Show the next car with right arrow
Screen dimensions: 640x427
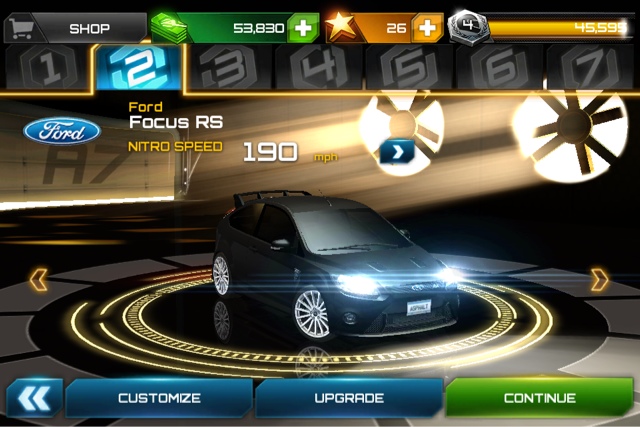click(599, 279)
